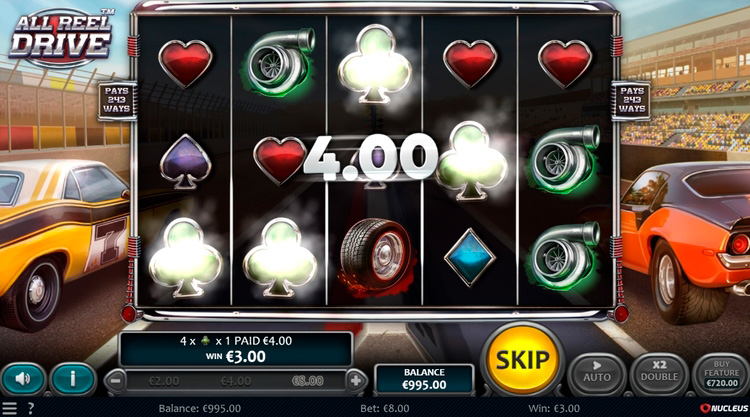Set the bet slider to €2.00
750x417 pixels.
click(163, 381)
